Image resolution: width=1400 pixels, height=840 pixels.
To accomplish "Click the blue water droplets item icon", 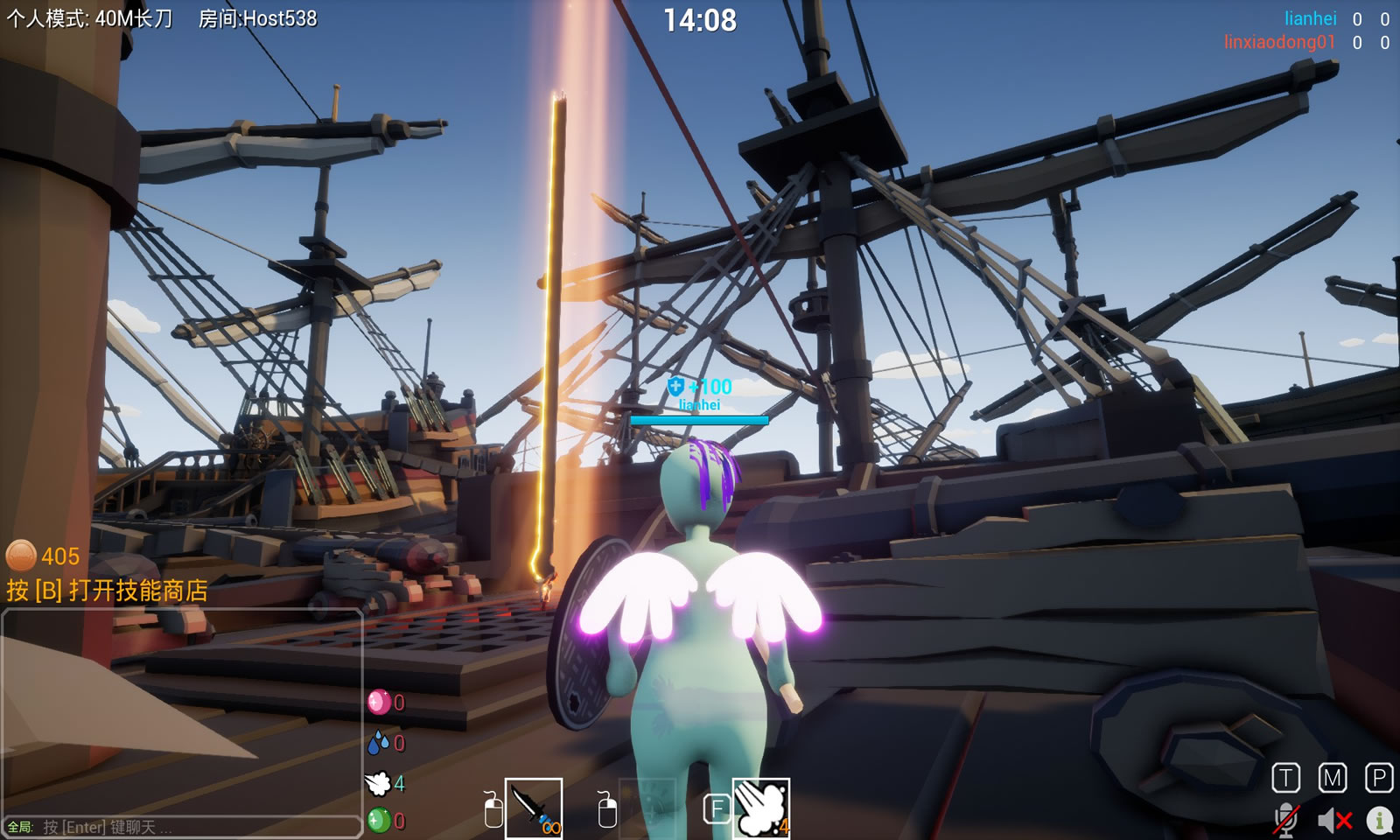I will pos(378,743).
